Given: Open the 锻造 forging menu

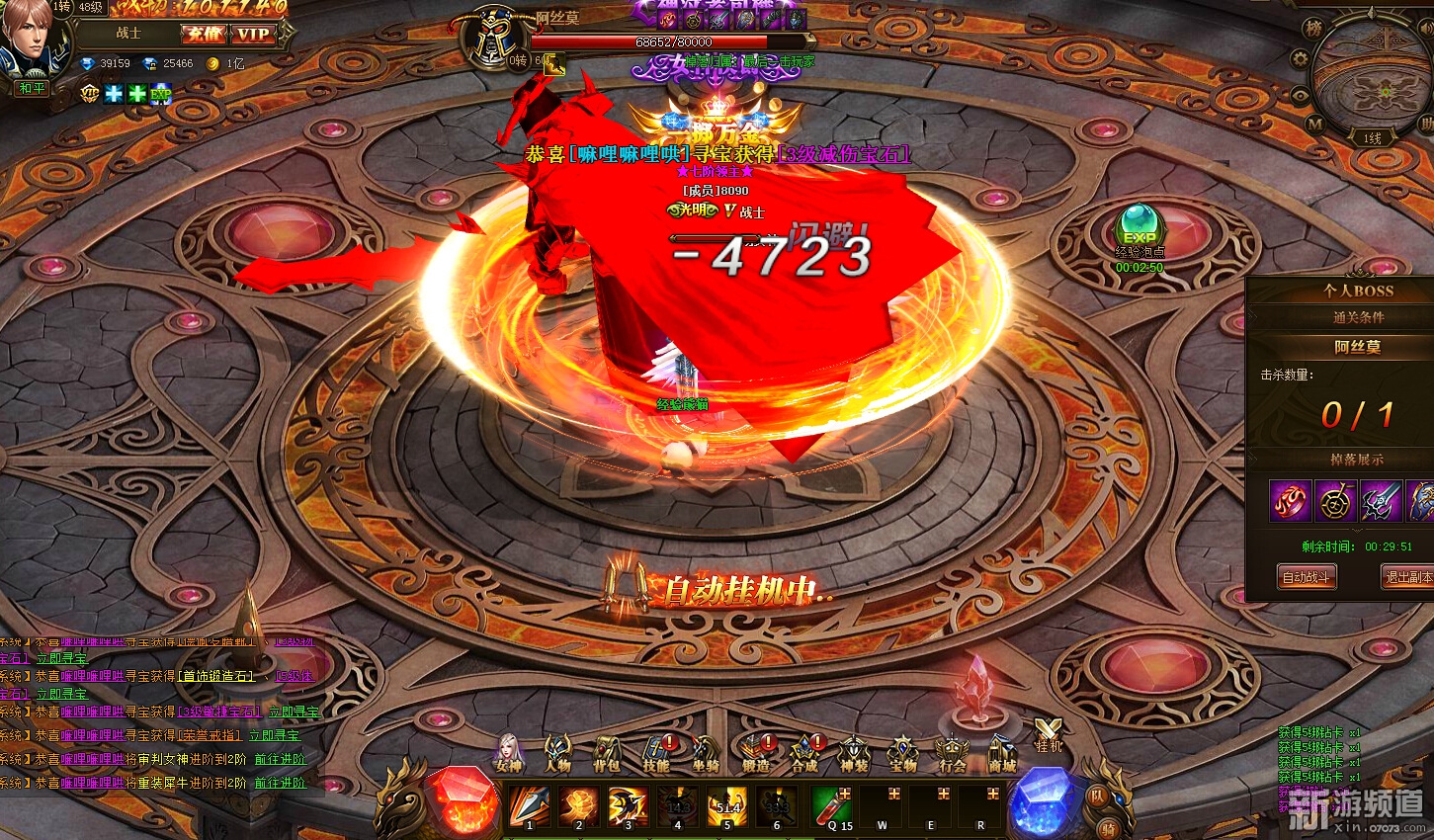Looking at the screenshot, I should [756, 753].
